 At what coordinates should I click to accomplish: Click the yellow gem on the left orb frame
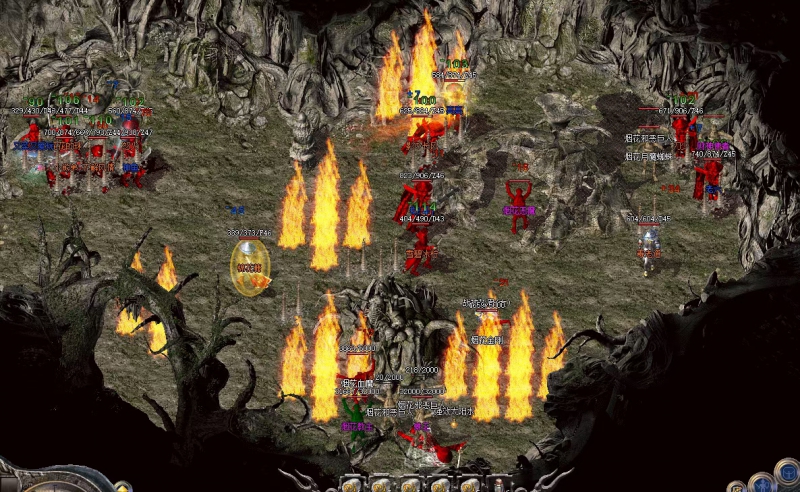tap(122, 487)
